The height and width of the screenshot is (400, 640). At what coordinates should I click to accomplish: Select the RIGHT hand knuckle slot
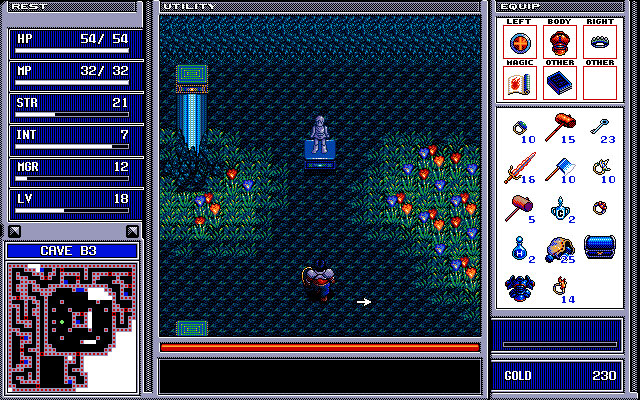point(599,43)
